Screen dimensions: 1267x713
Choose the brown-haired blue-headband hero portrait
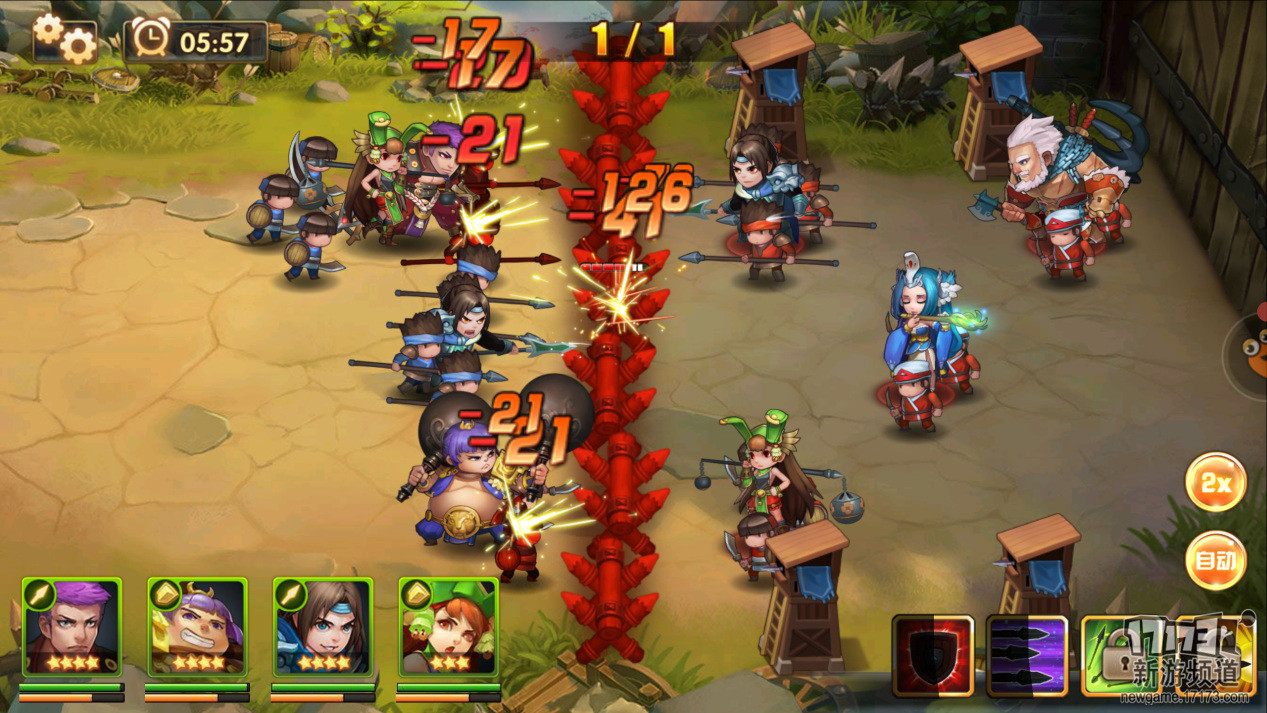pyautogui.click(x=323, y=627)
